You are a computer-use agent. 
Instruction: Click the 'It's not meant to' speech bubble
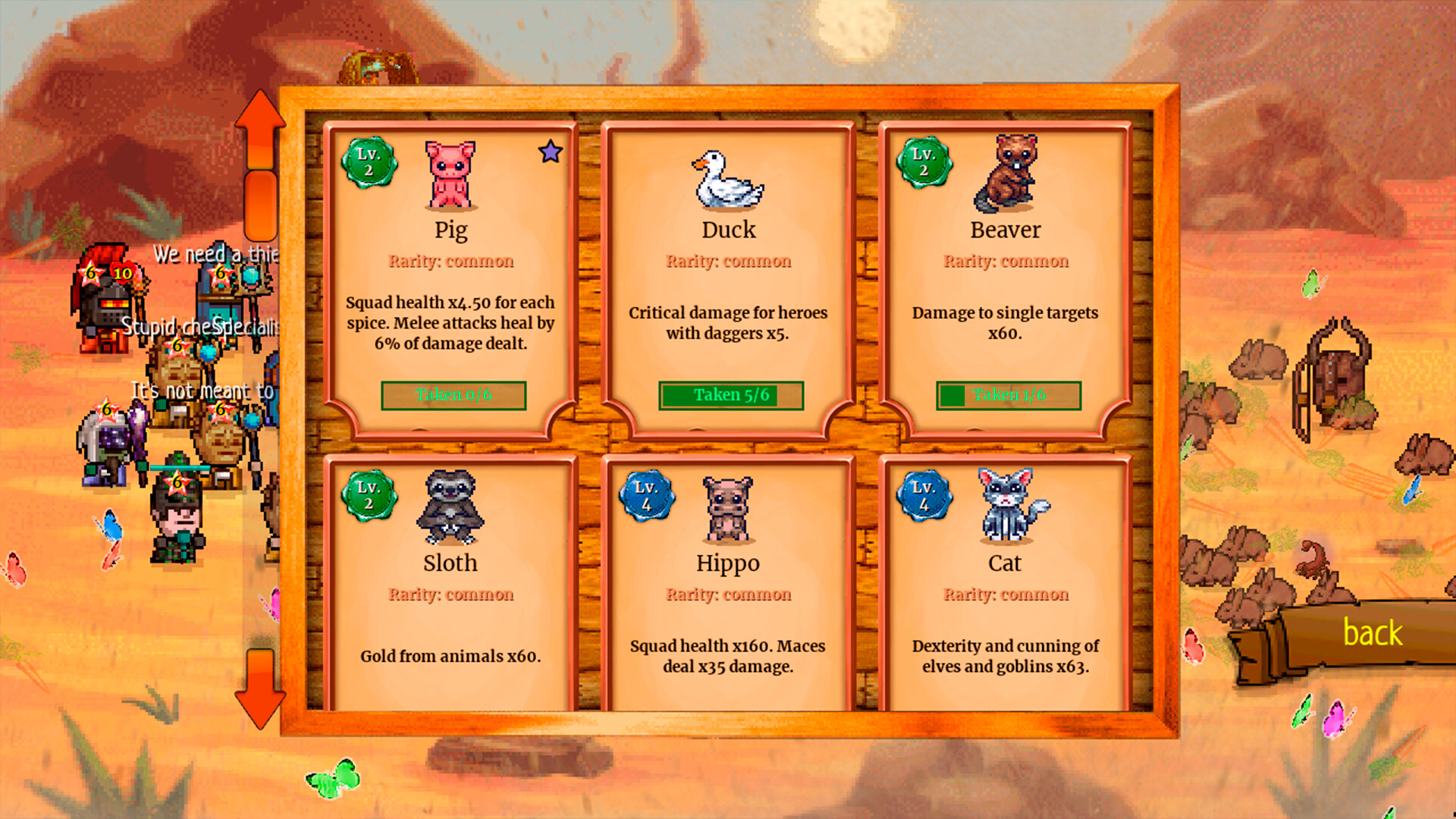point(201,391)
